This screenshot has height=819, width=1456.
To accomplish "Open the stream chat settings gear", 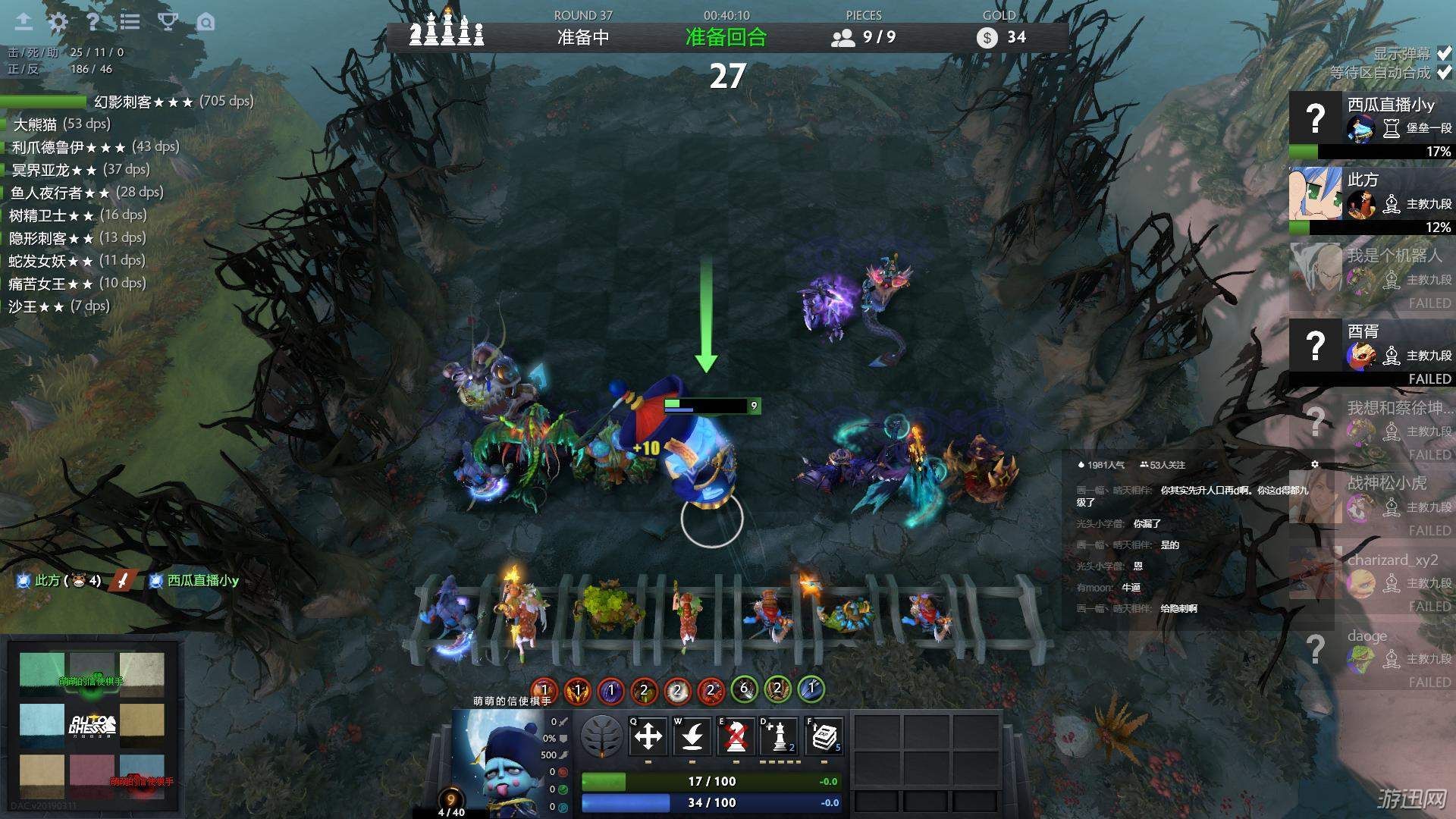I will pyautogui.click(x=1315, y=464).
